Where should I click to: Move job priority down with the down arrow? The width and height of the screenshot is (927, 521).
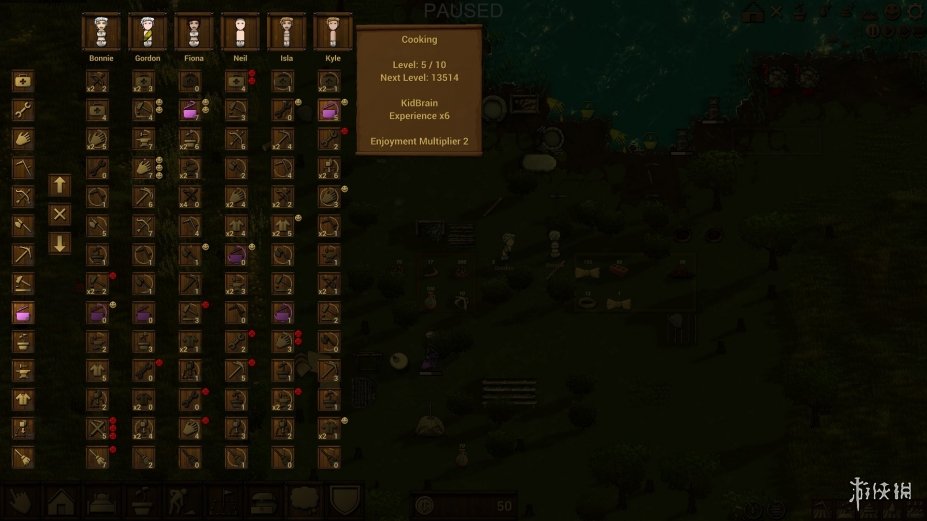[60, 243]
